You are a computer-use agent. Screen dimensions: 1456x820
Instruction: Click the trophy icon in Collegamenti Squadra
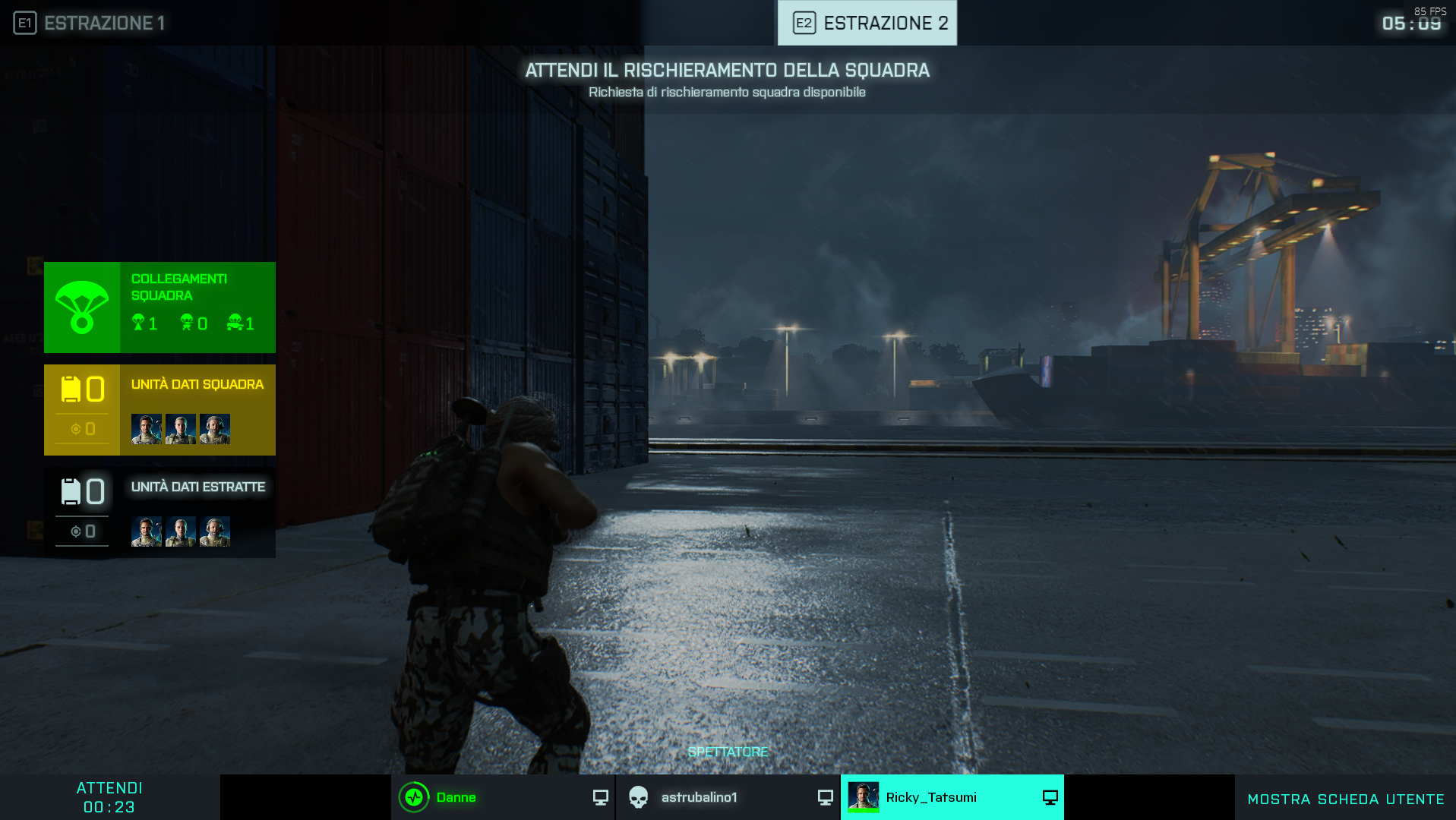tap(137, 322)
